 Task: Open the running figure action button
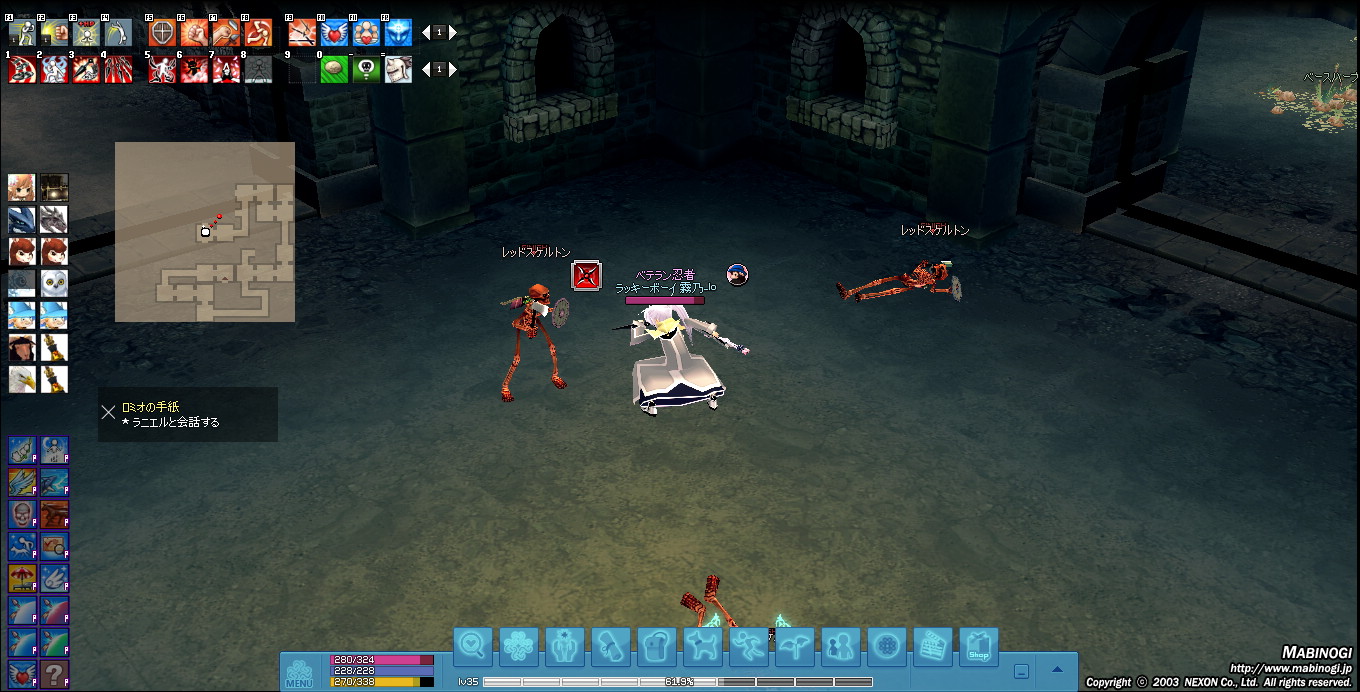click(748, 647)
